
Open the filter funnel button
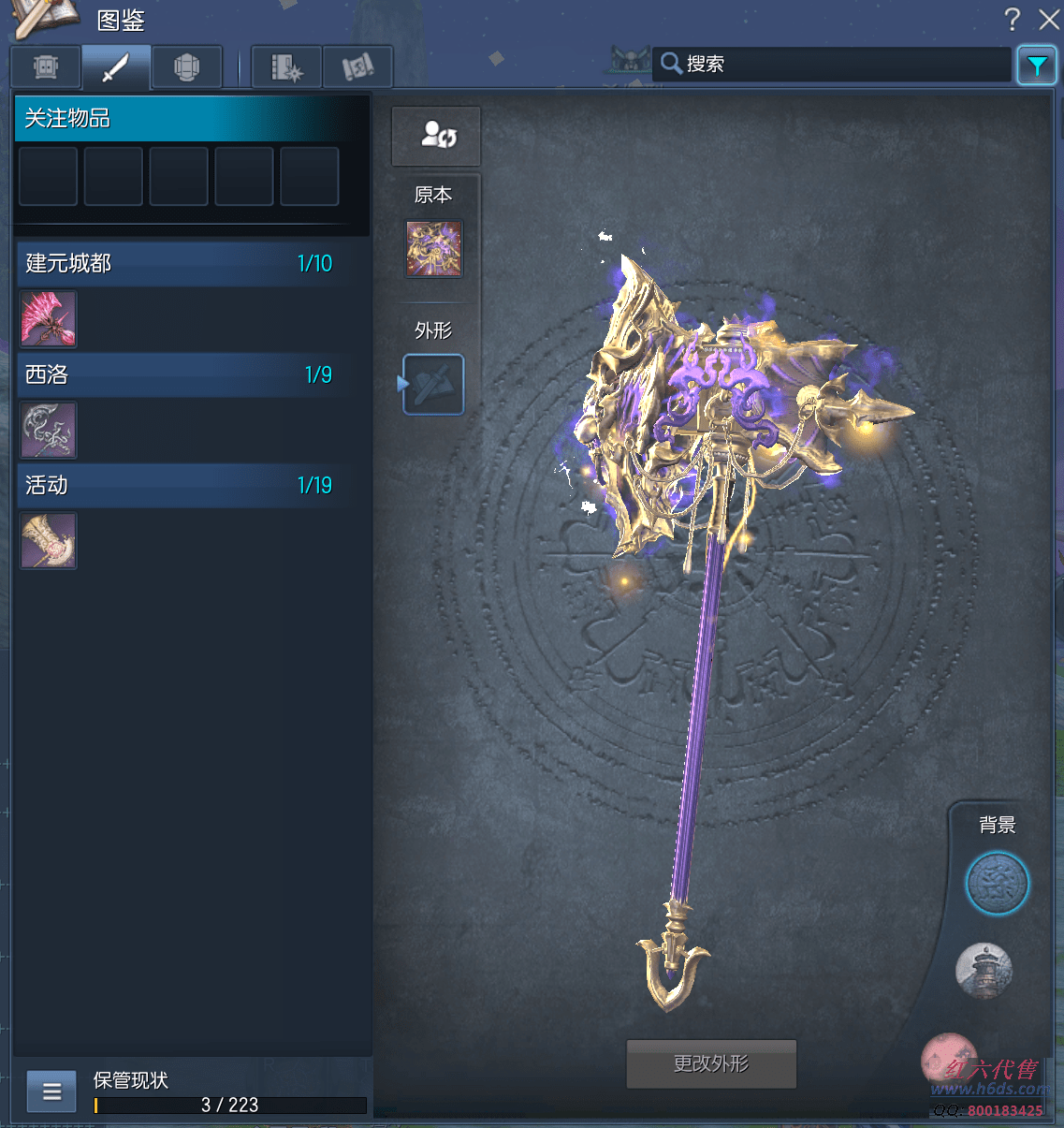(x=1037, y=66)
